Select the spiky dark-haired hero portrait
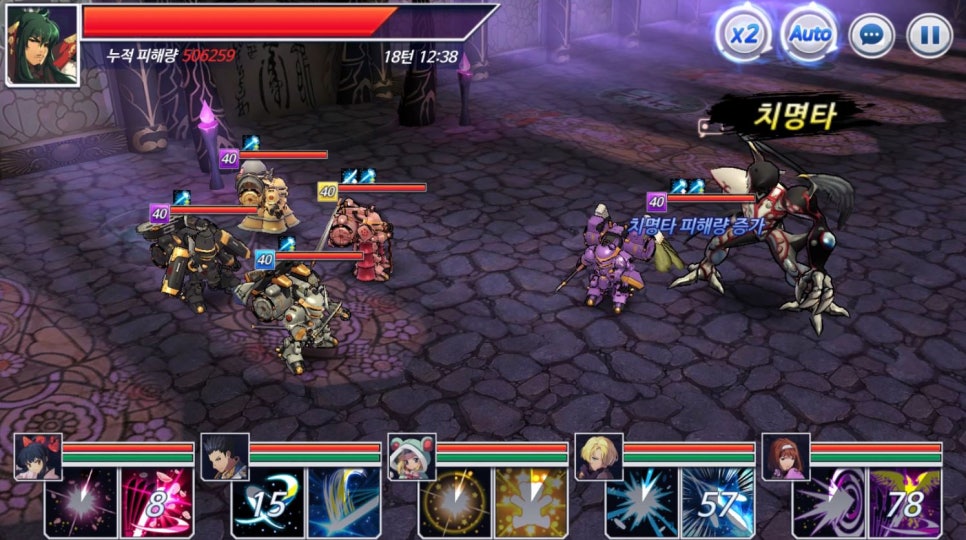966x540 pixels. (225, 456)
